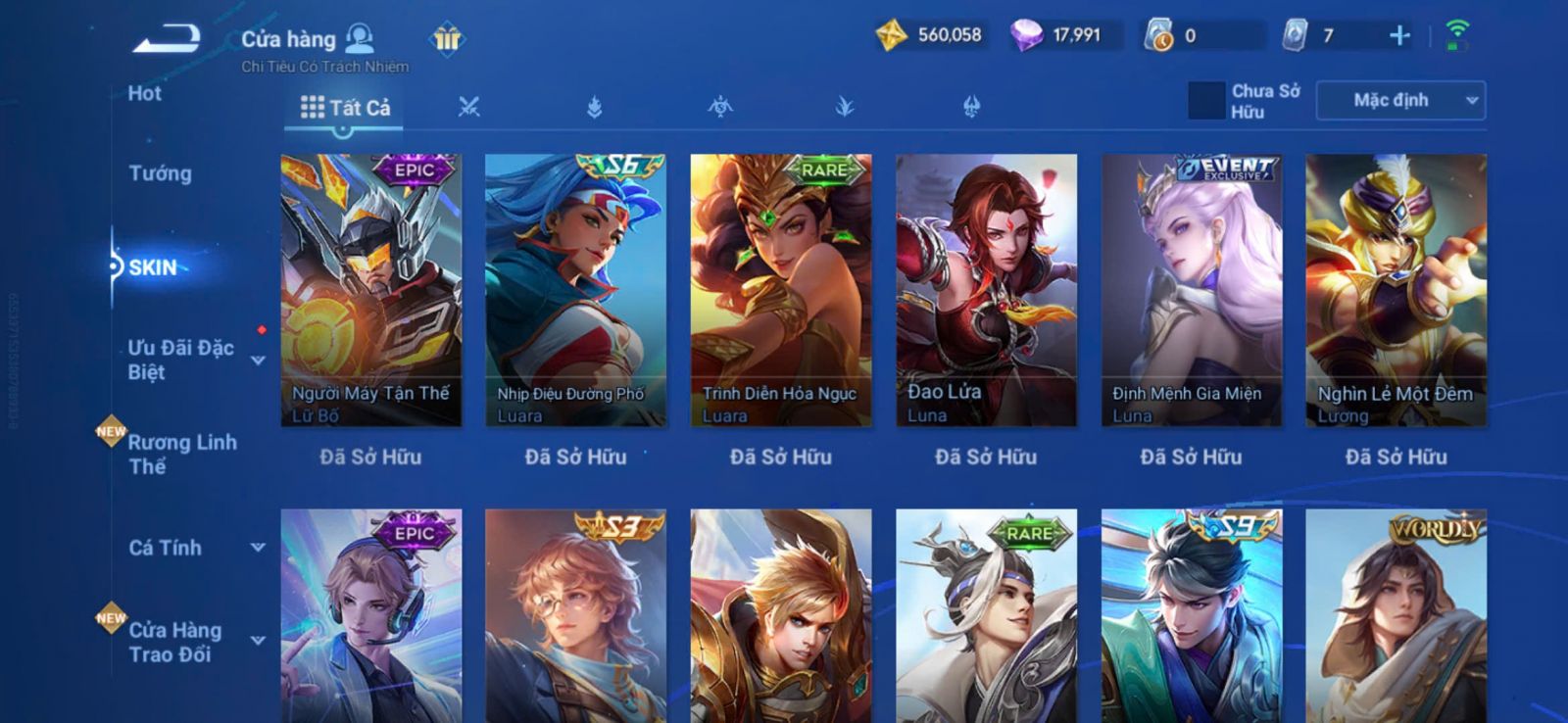The width and height of the screenshot is (1568, 723).
Task: Switch to the Tướng menu
Action: tap(160, 173)
